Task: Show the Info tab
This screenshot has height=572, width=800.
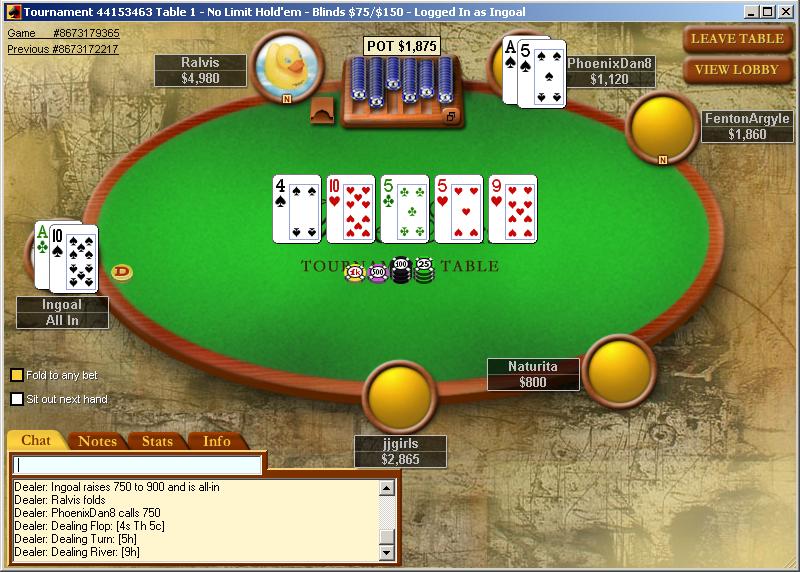Action: [217, 441]
